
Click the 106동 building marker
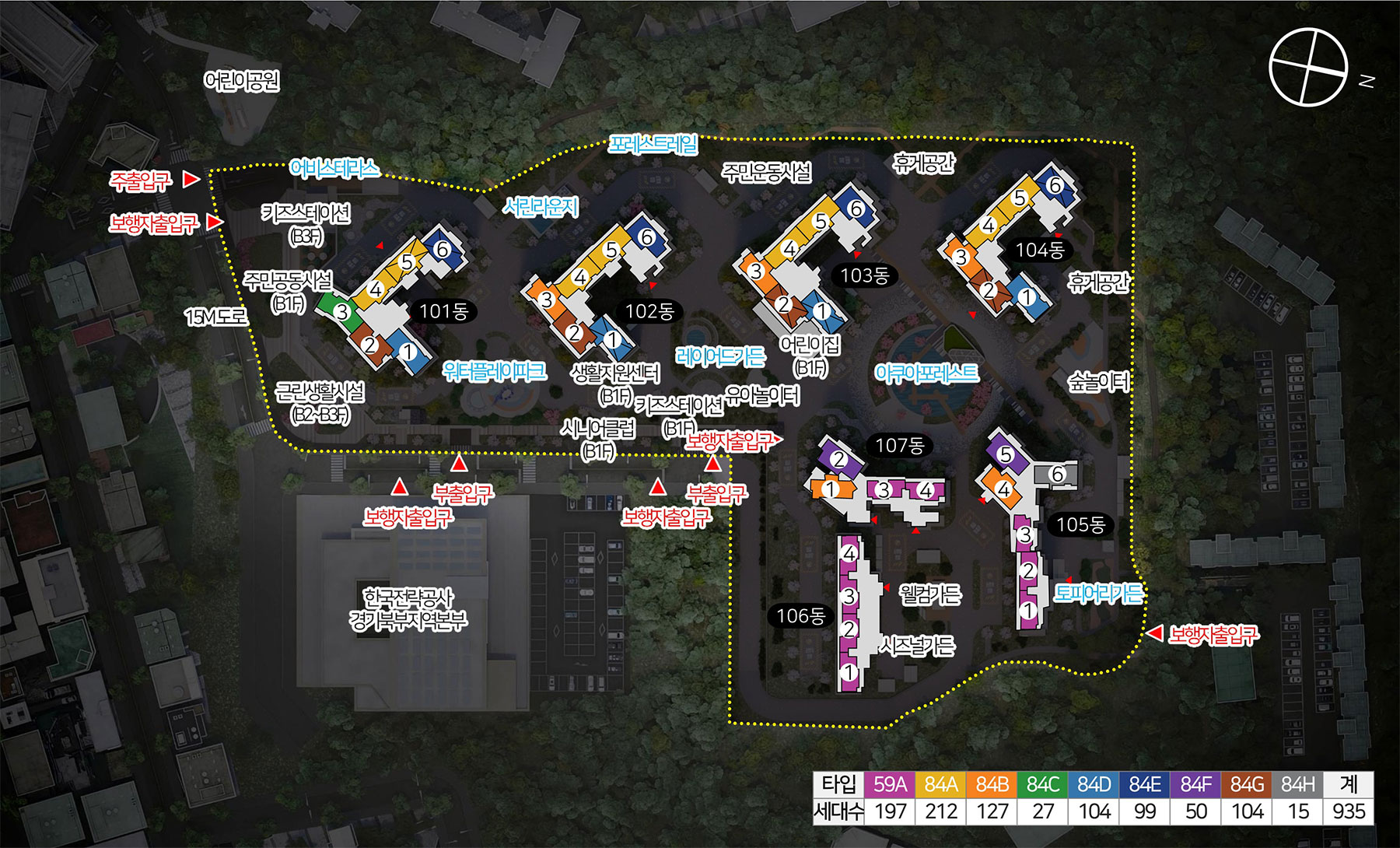[x=800, y=616]
